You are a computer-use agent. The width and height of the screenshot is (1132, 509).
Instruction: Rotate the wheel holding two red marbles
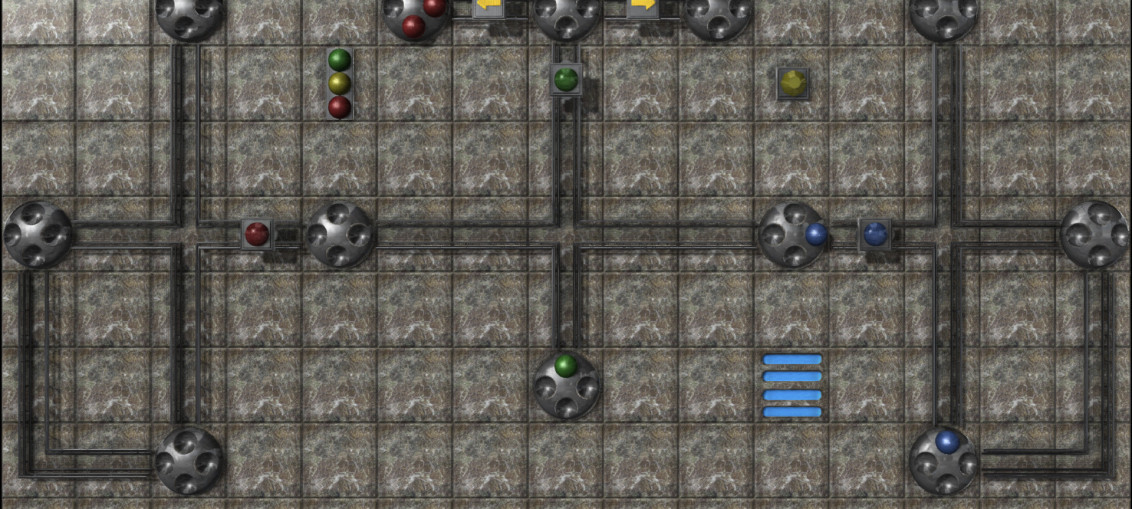[416, 16]
